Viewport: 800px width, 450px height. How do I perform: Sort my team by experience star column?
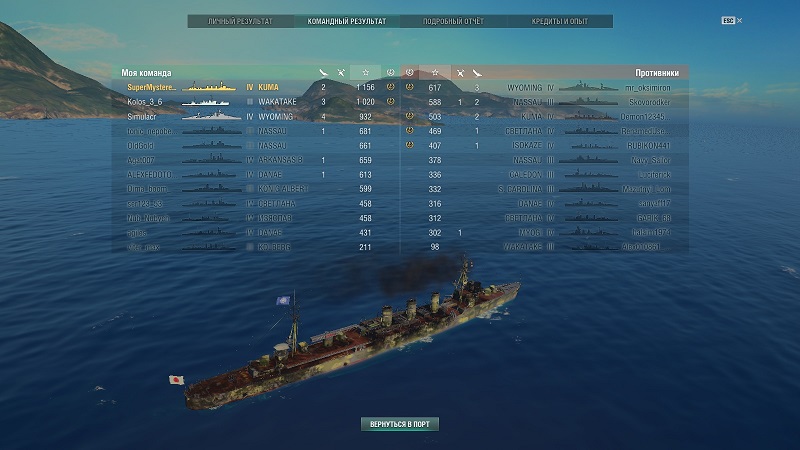[366, 73]
